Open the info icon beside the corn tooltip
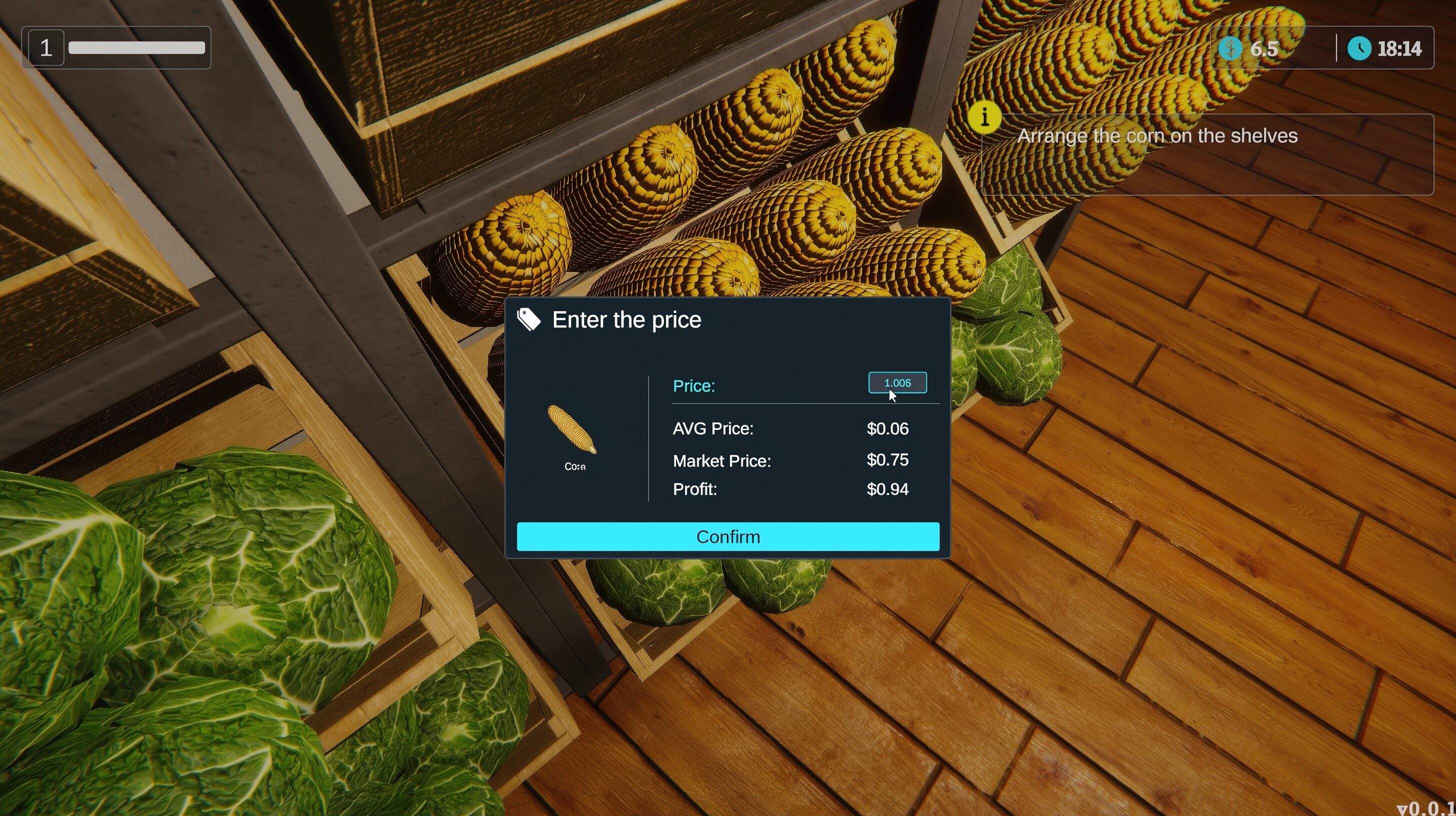This screenshot has width=1456, height=816. click(985, 117)
